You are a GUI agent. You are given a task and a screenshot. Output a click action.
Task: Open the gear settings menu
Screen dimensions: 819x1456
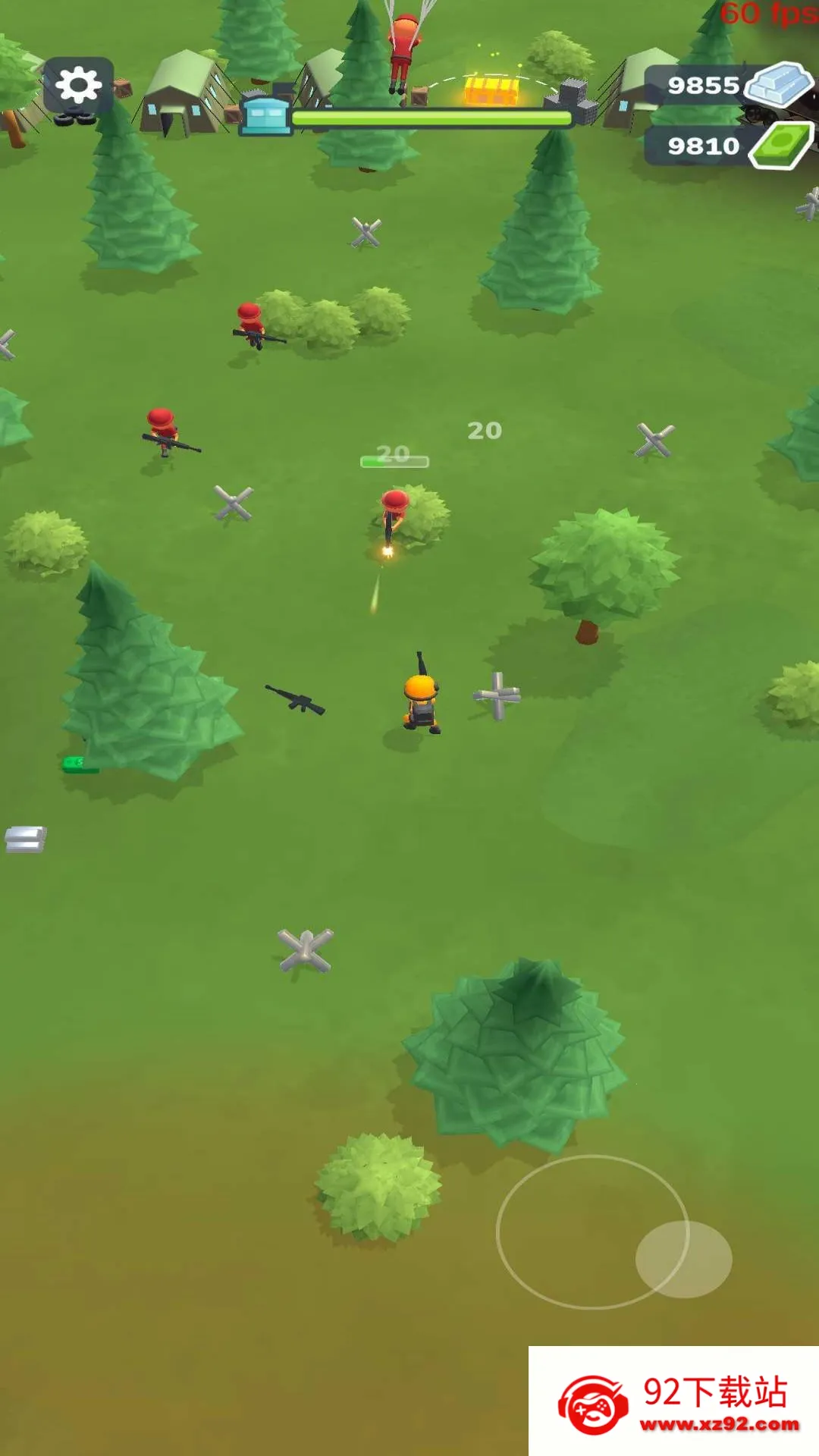tap(79, 86)
